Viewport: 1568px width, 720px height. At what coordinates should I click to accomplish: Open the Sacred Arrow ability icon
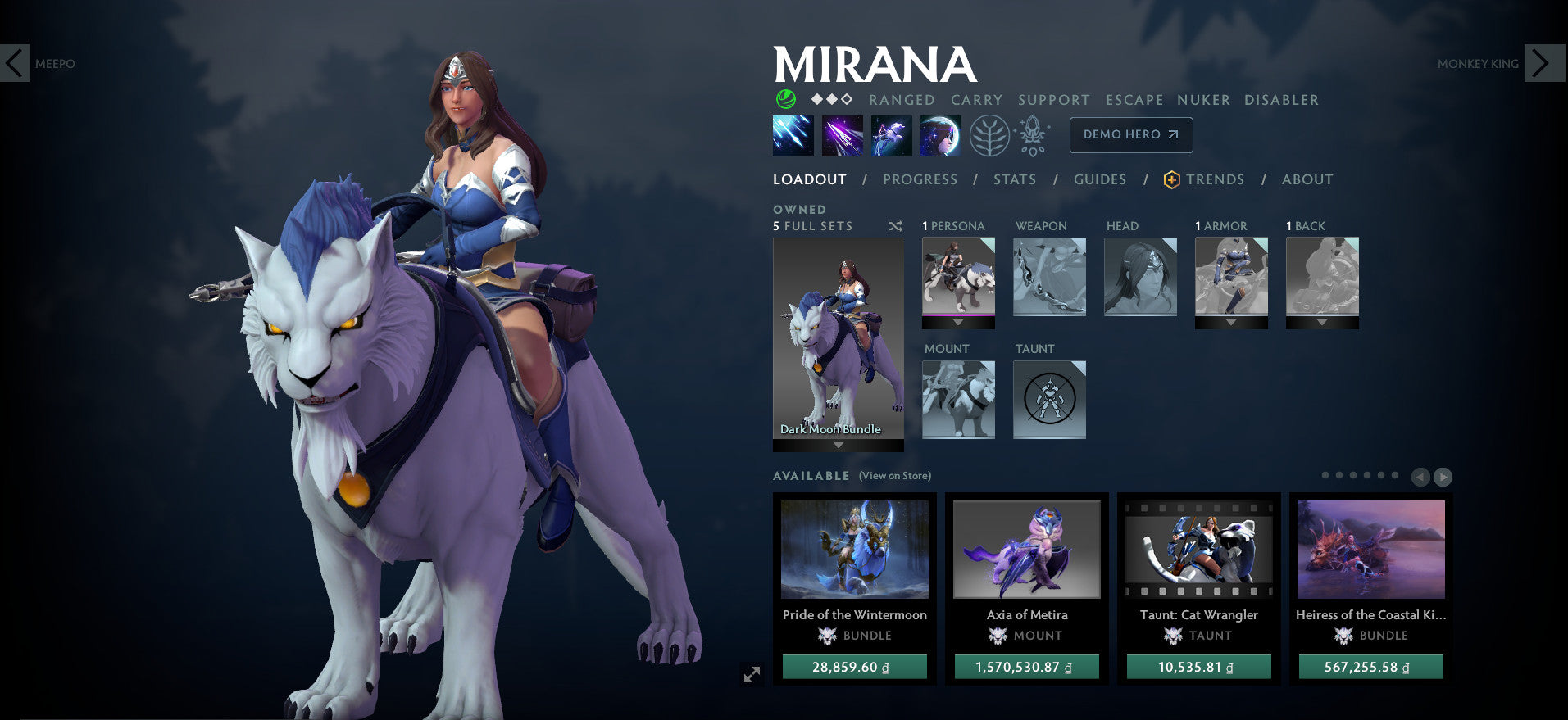(x=843, y=135)
